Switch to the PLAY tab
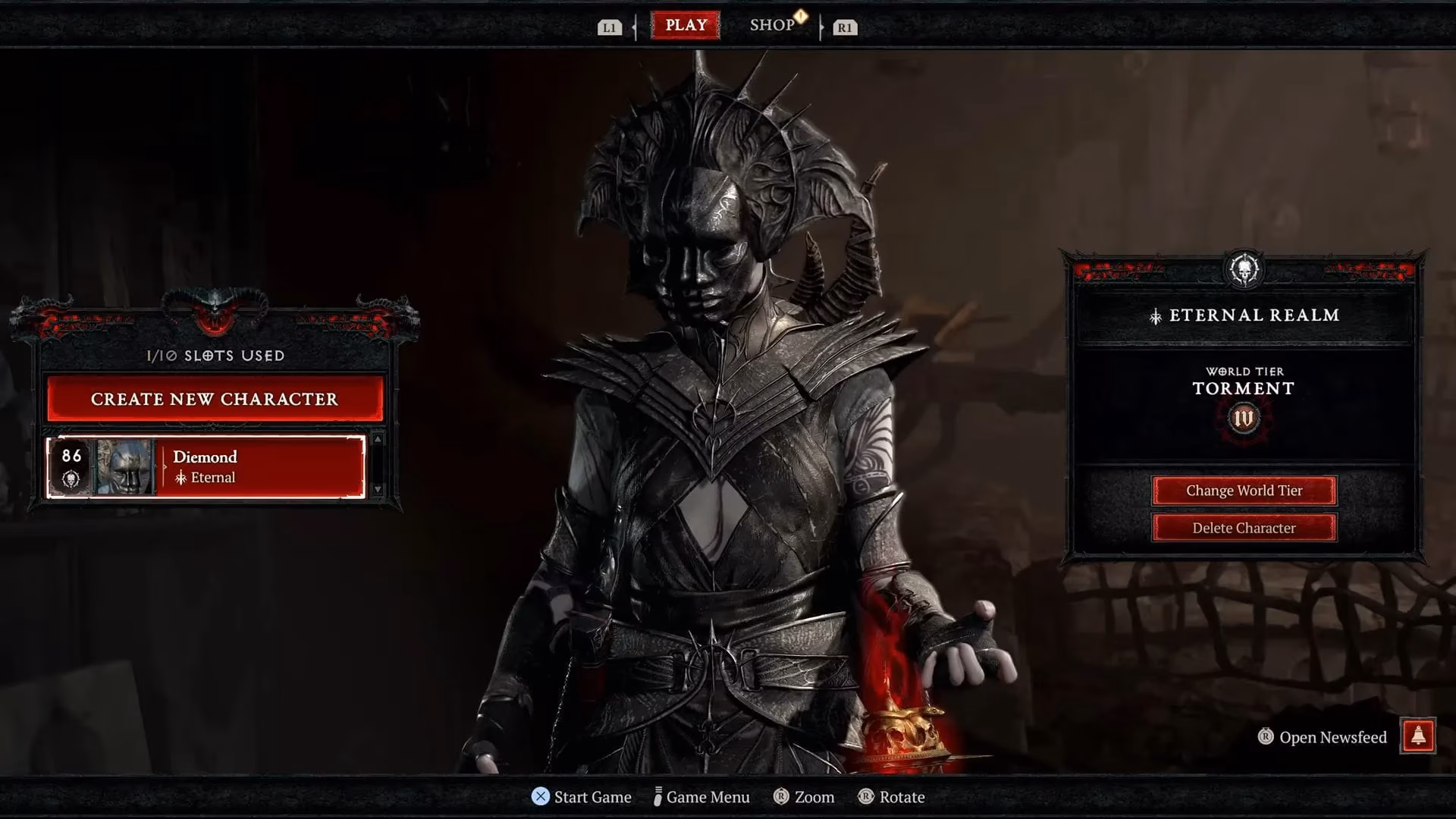1456x819 pixels. 686,24
